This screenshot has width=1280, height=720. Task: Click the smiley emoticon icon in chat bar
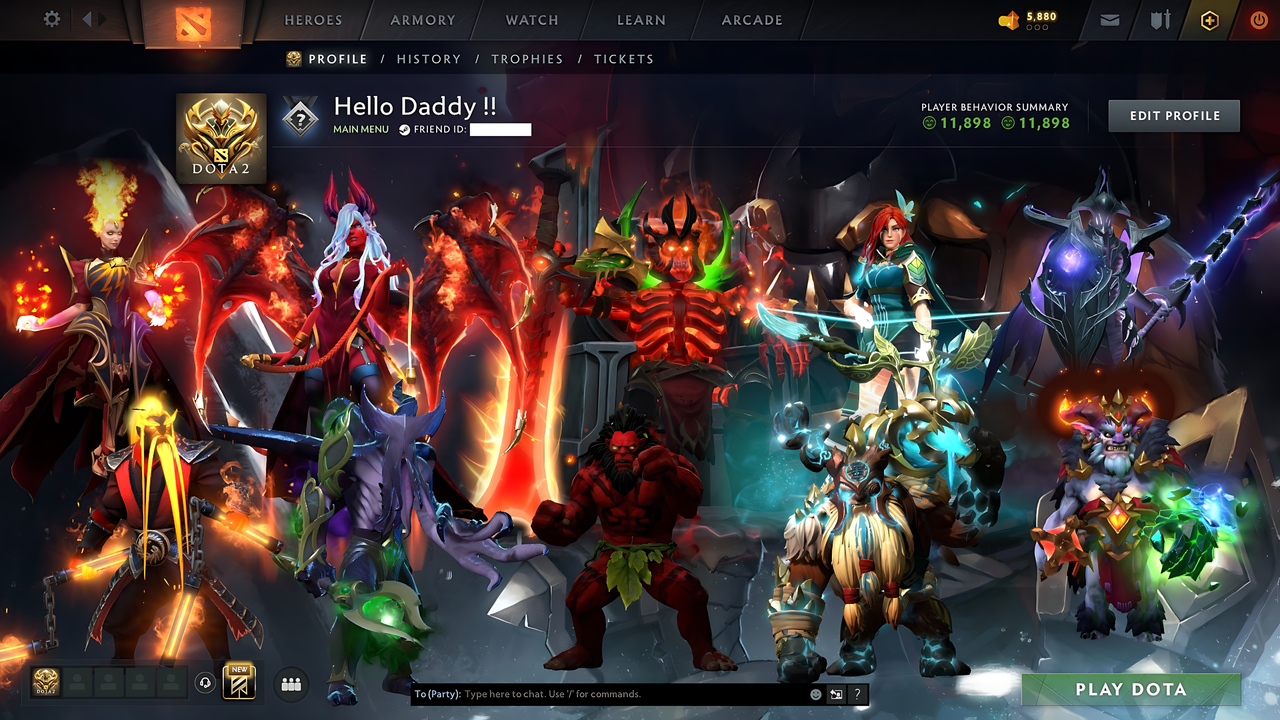tap(816, 694)
